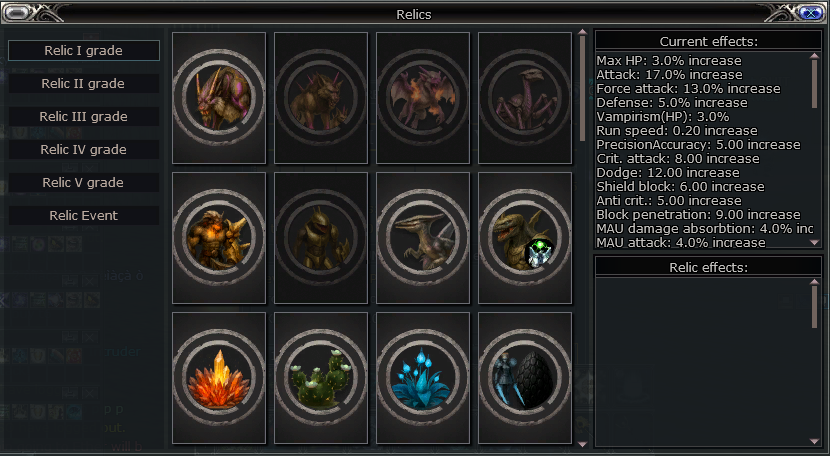830x456 pixels.
Task: Select the orange fire crystal relic
Action: click(x=219, y=378)
